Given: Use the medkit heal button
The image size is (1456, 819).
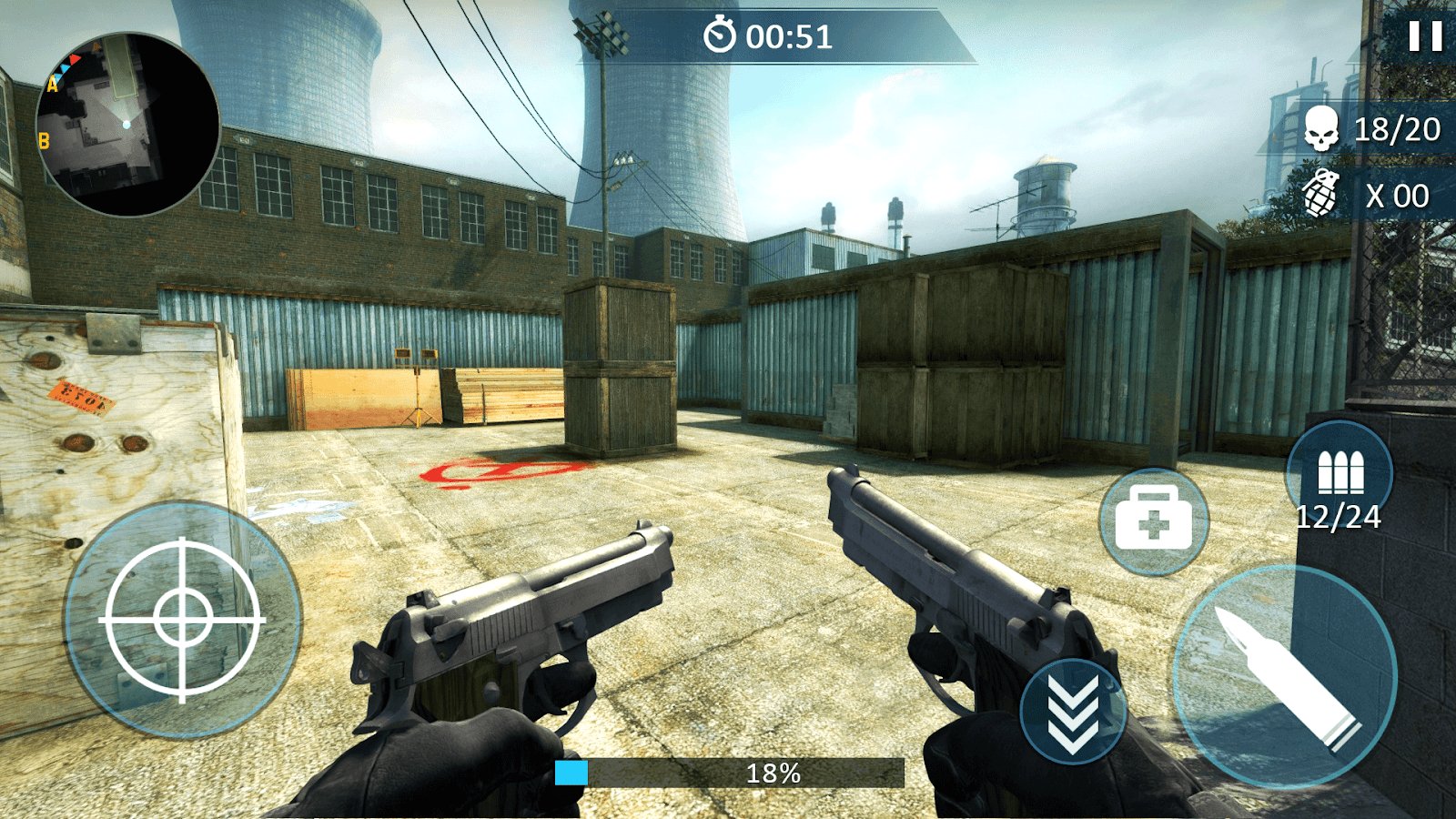Looking at the screenshot, I should tap(1153, 521).
